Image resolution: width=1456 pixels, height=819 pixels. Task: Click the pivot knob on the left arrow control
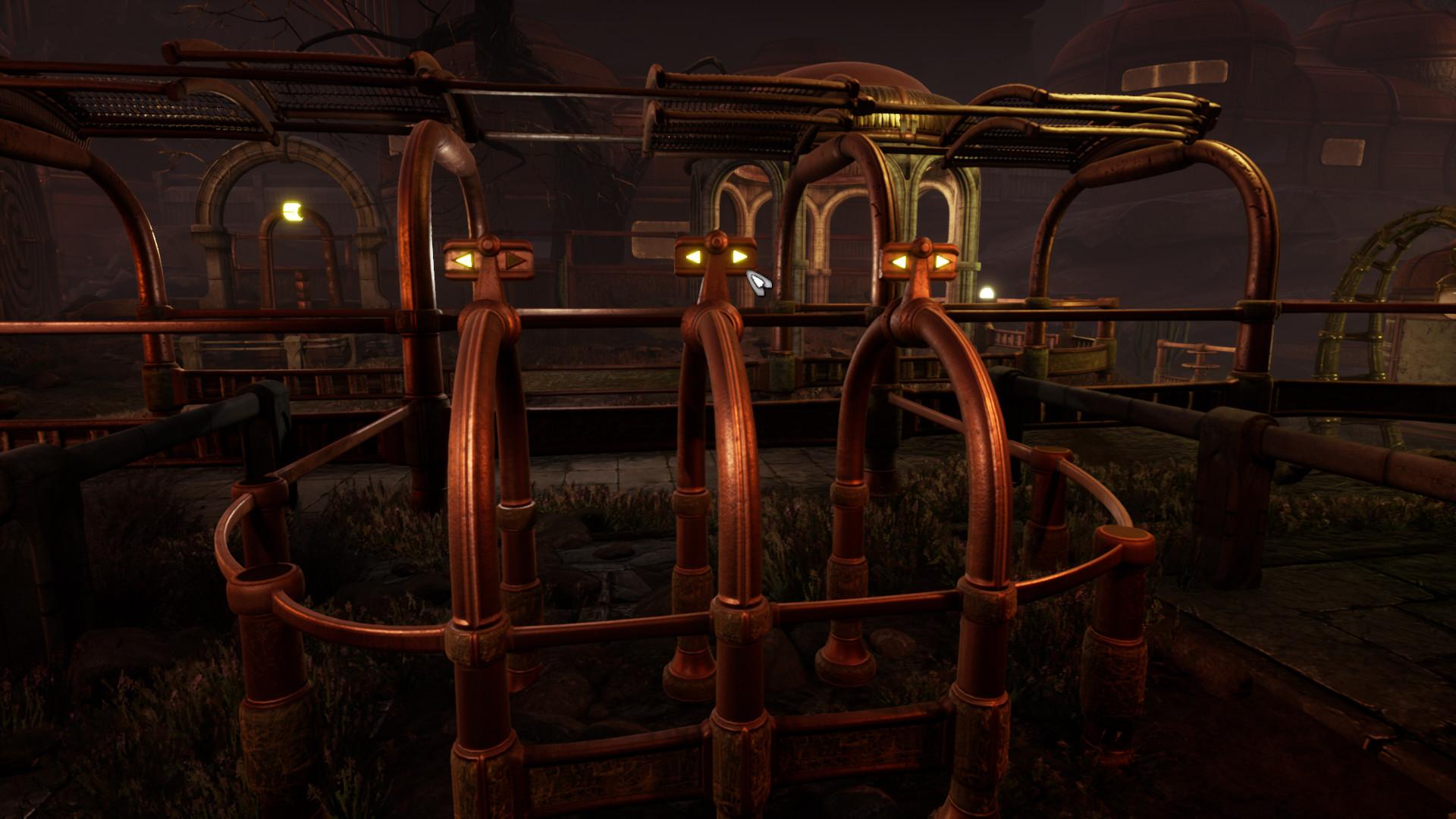click(x=488, y=244)
